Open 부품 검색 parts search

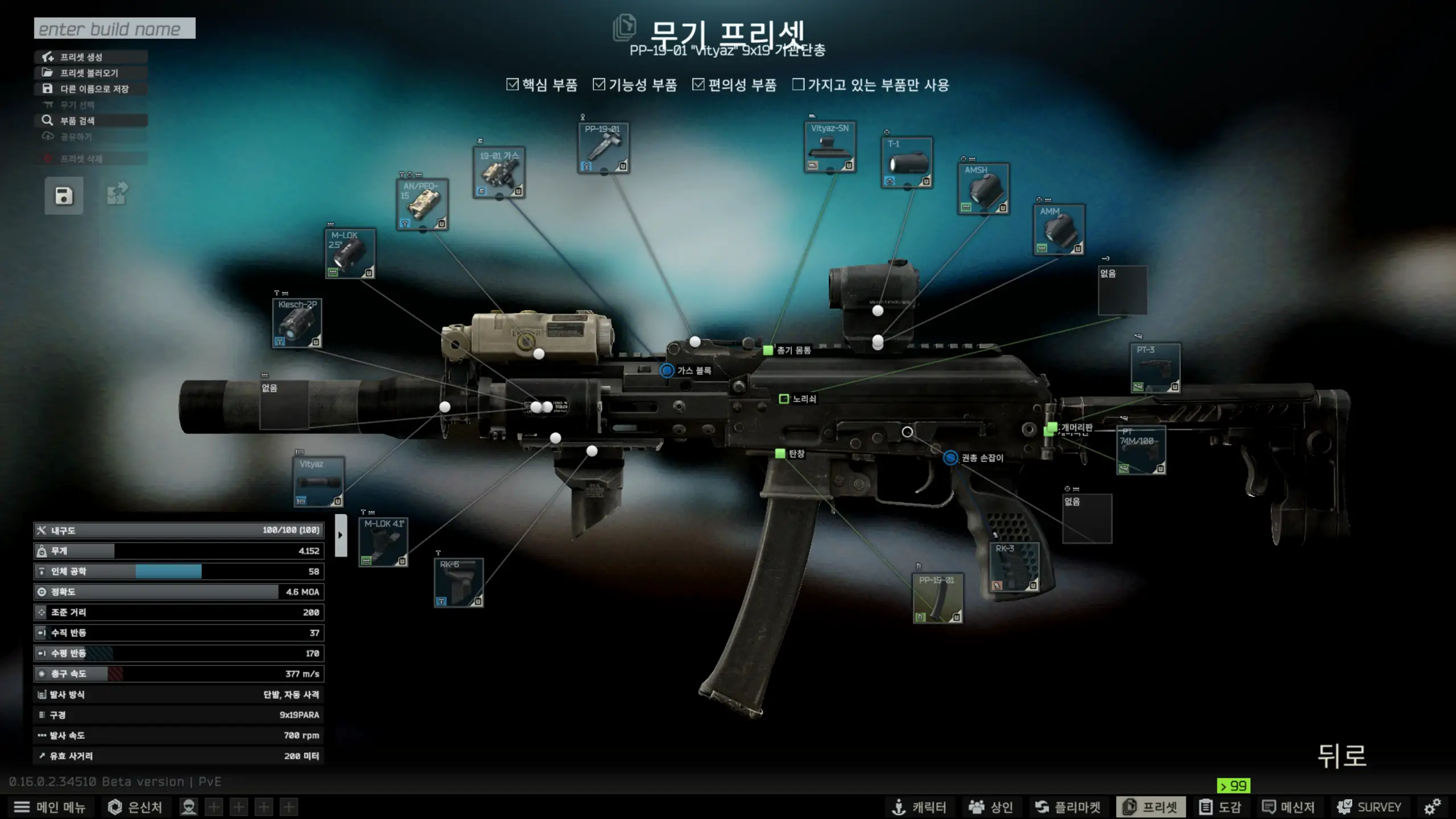tap(91, 121)
